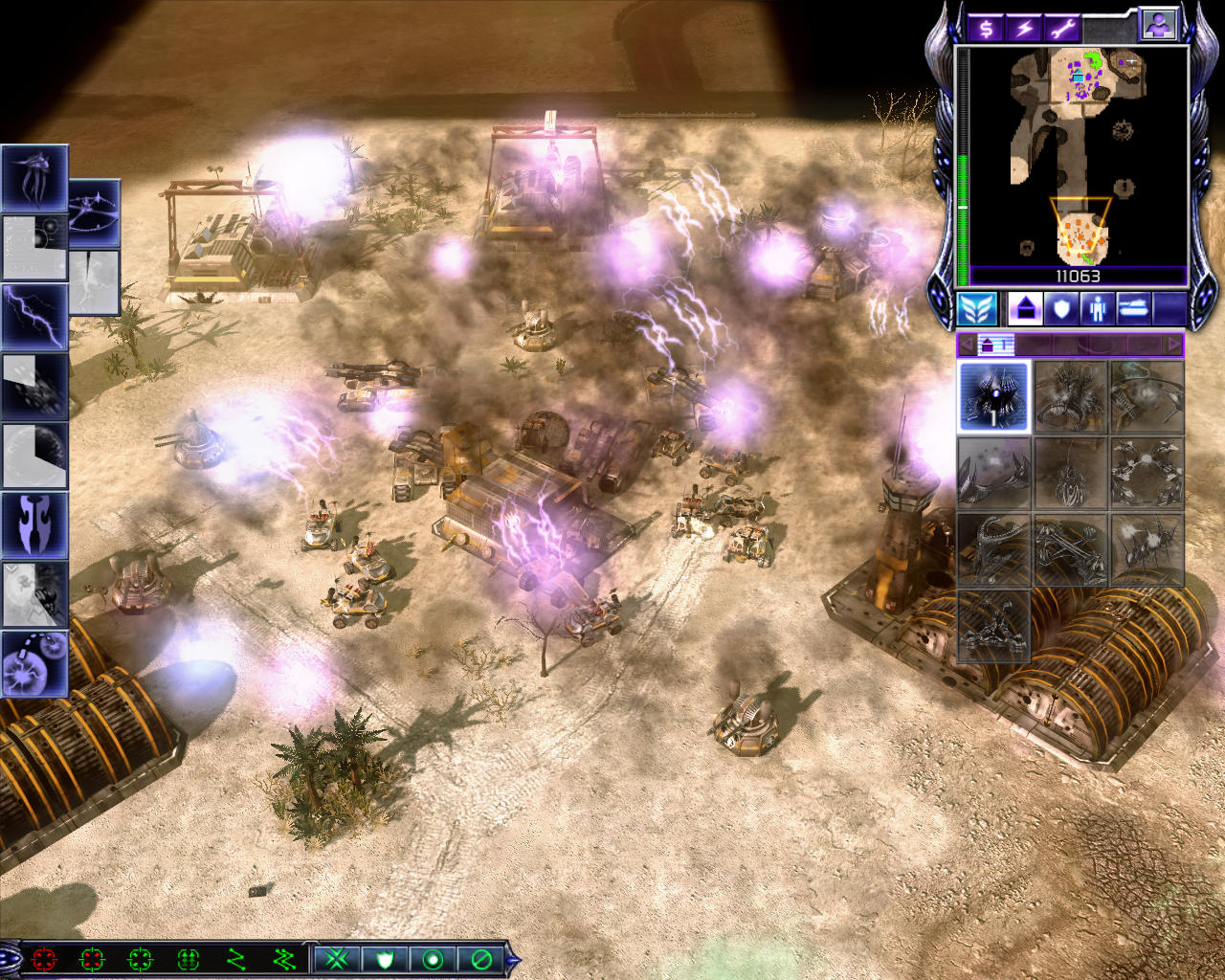This screenshot has height=980, width=1225.
Task: Activate the wormhole orb support power
Action: coord(34,662)
